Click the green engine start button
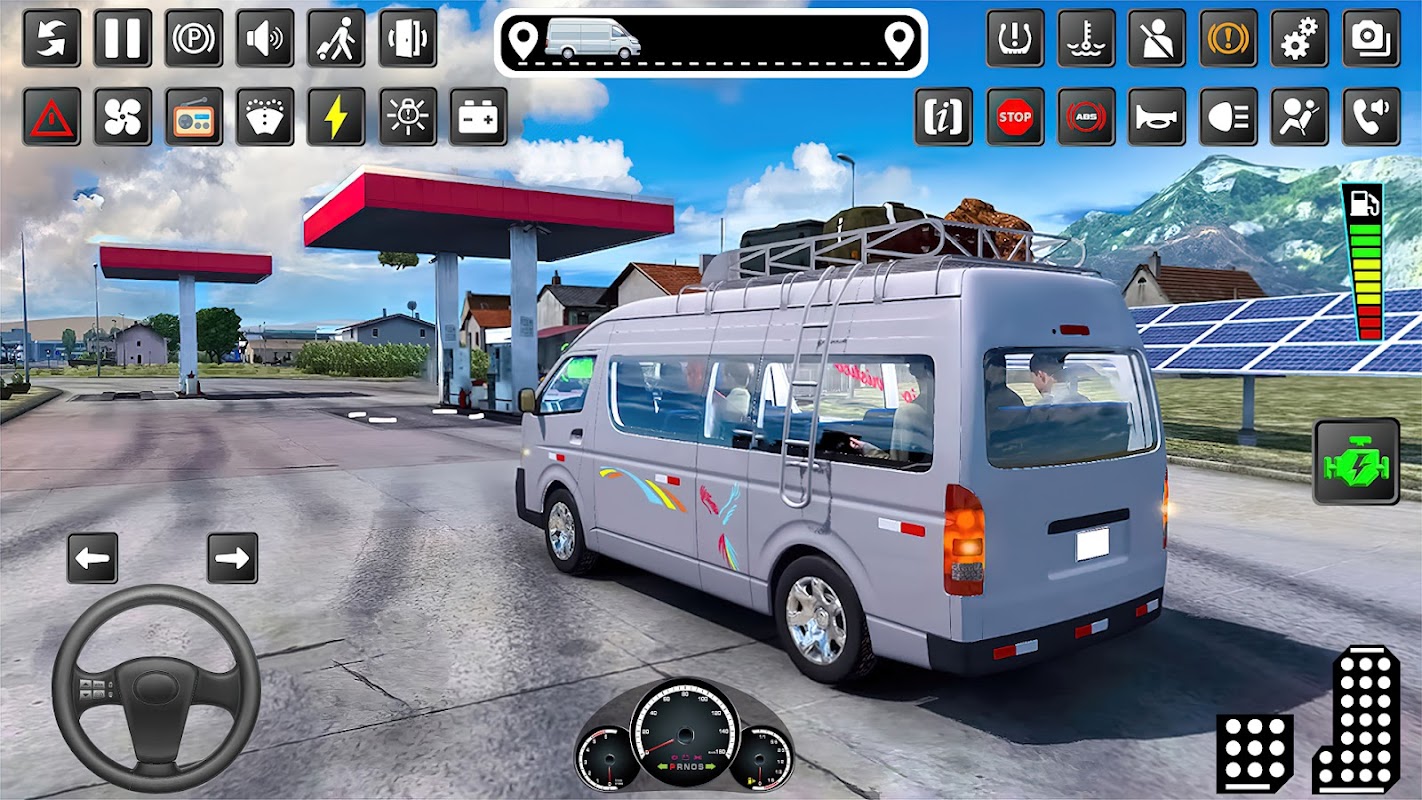Screen dimensions: 1422x800 [1357, 461]
